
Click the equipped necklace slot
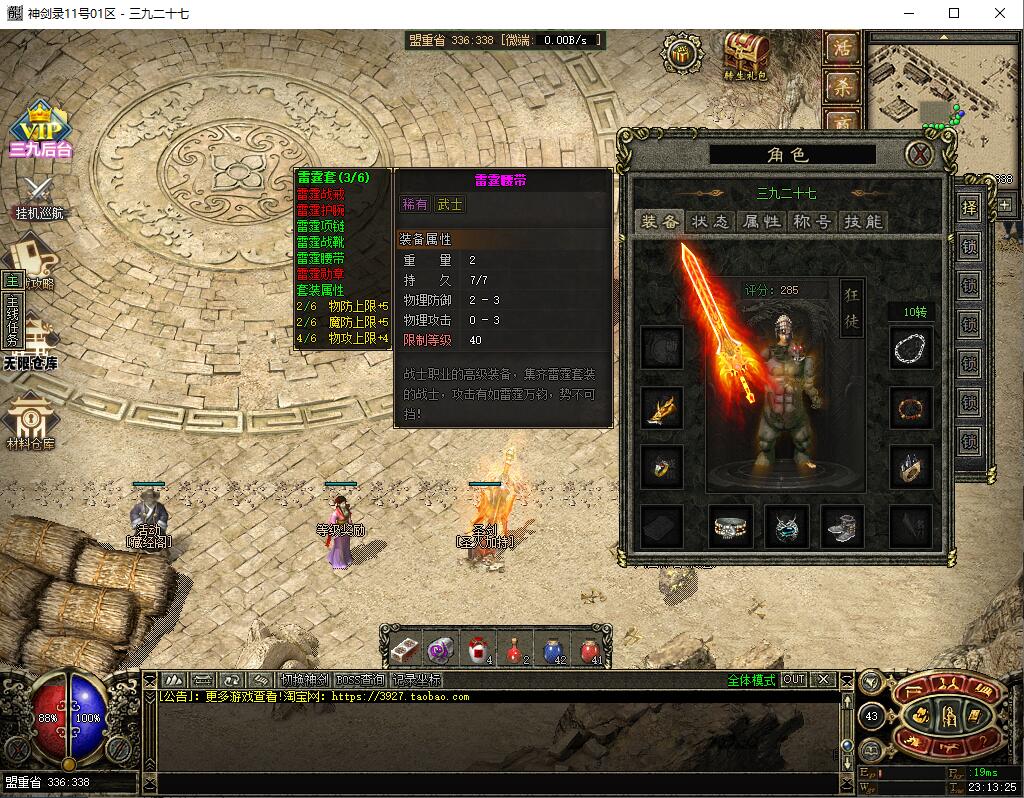click(911, 348)
